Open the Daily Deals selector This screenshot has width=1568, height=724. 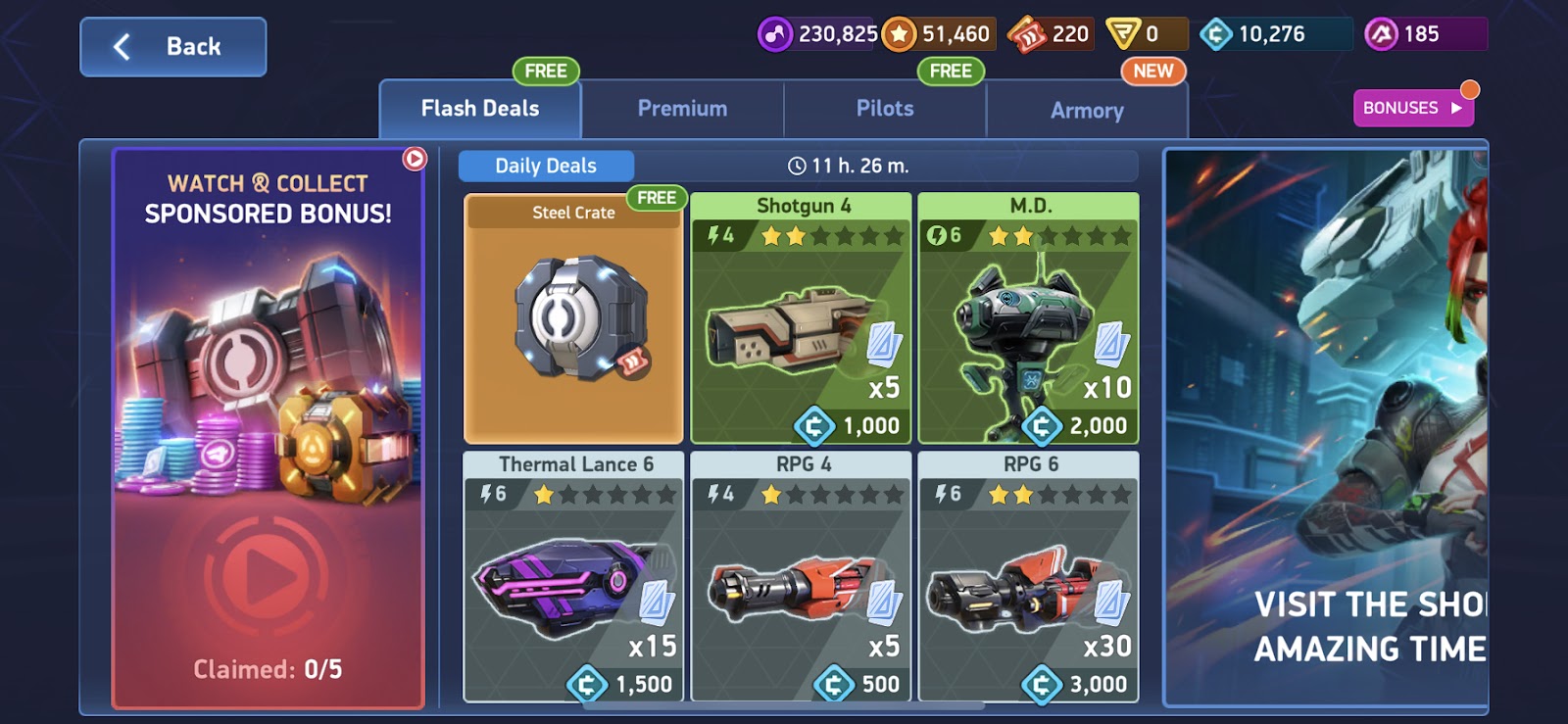546,166
